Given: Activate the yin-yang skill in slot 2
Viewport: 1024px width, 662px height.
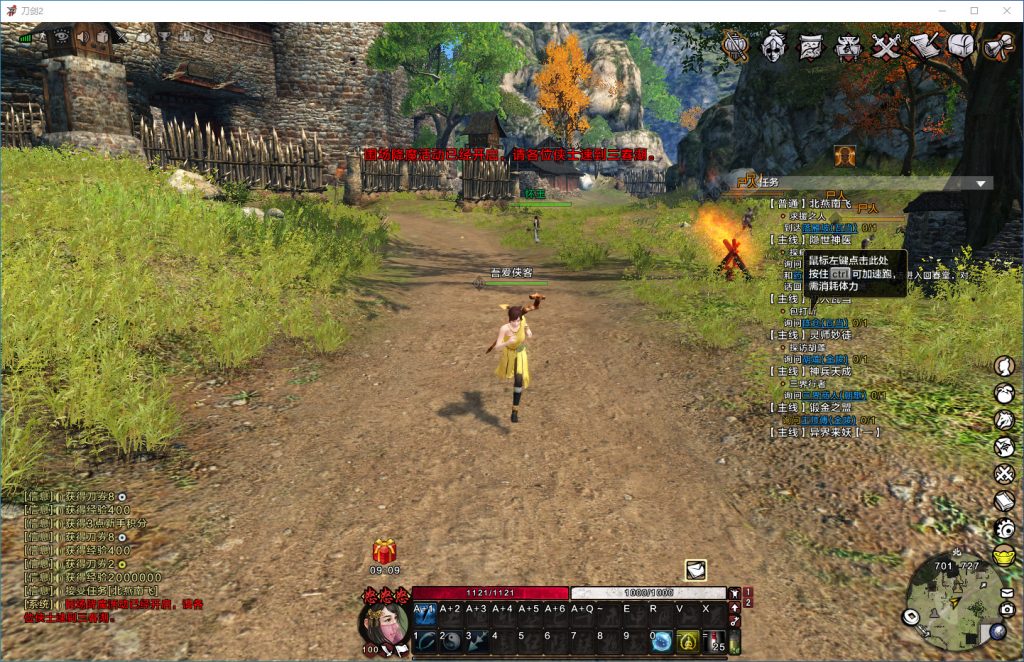Looking at the screenshot, I should click(452, 641).
